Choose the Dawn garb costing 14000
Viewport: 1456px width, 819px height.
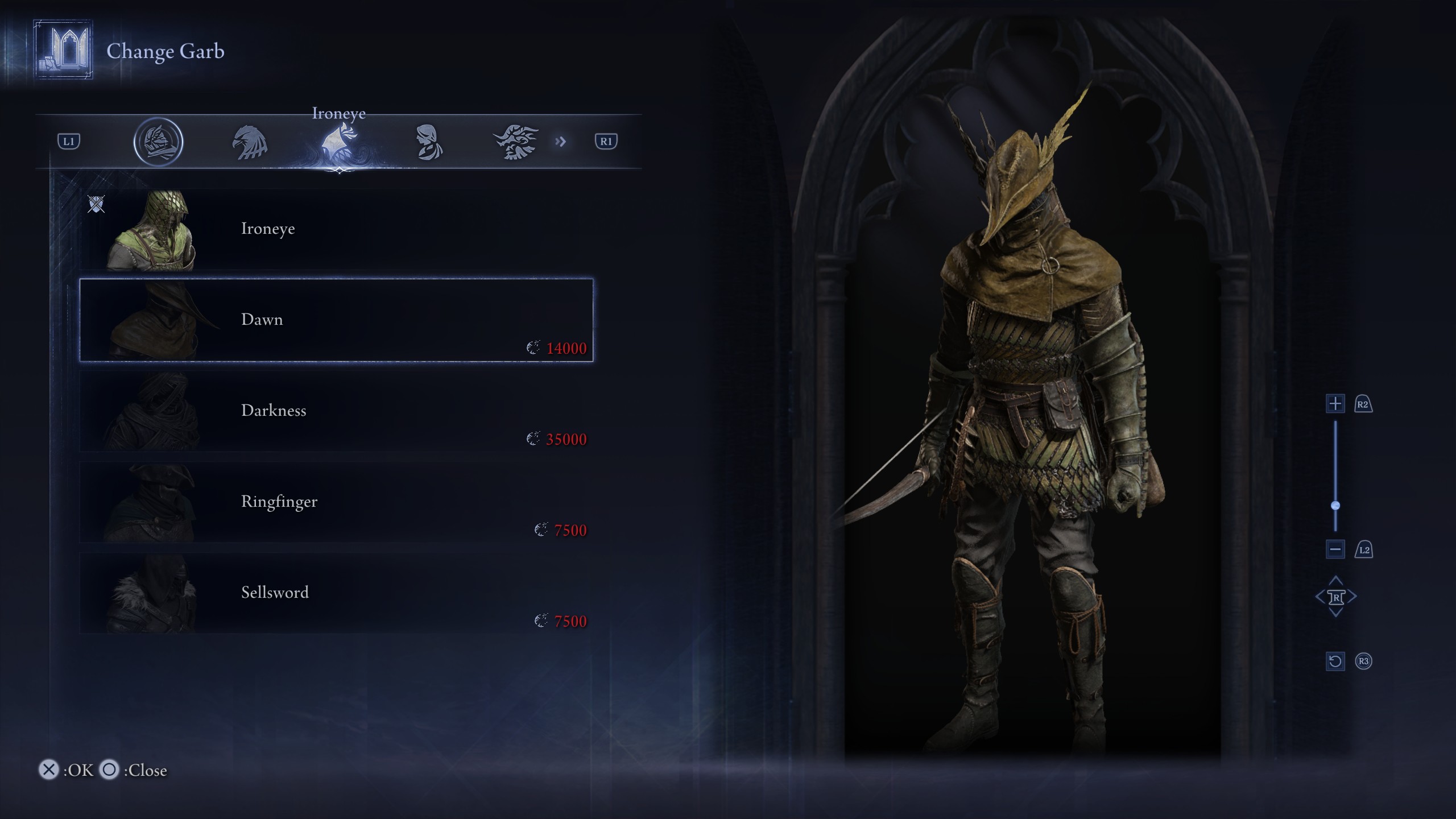pyautogui.click(x=336, y=320)
